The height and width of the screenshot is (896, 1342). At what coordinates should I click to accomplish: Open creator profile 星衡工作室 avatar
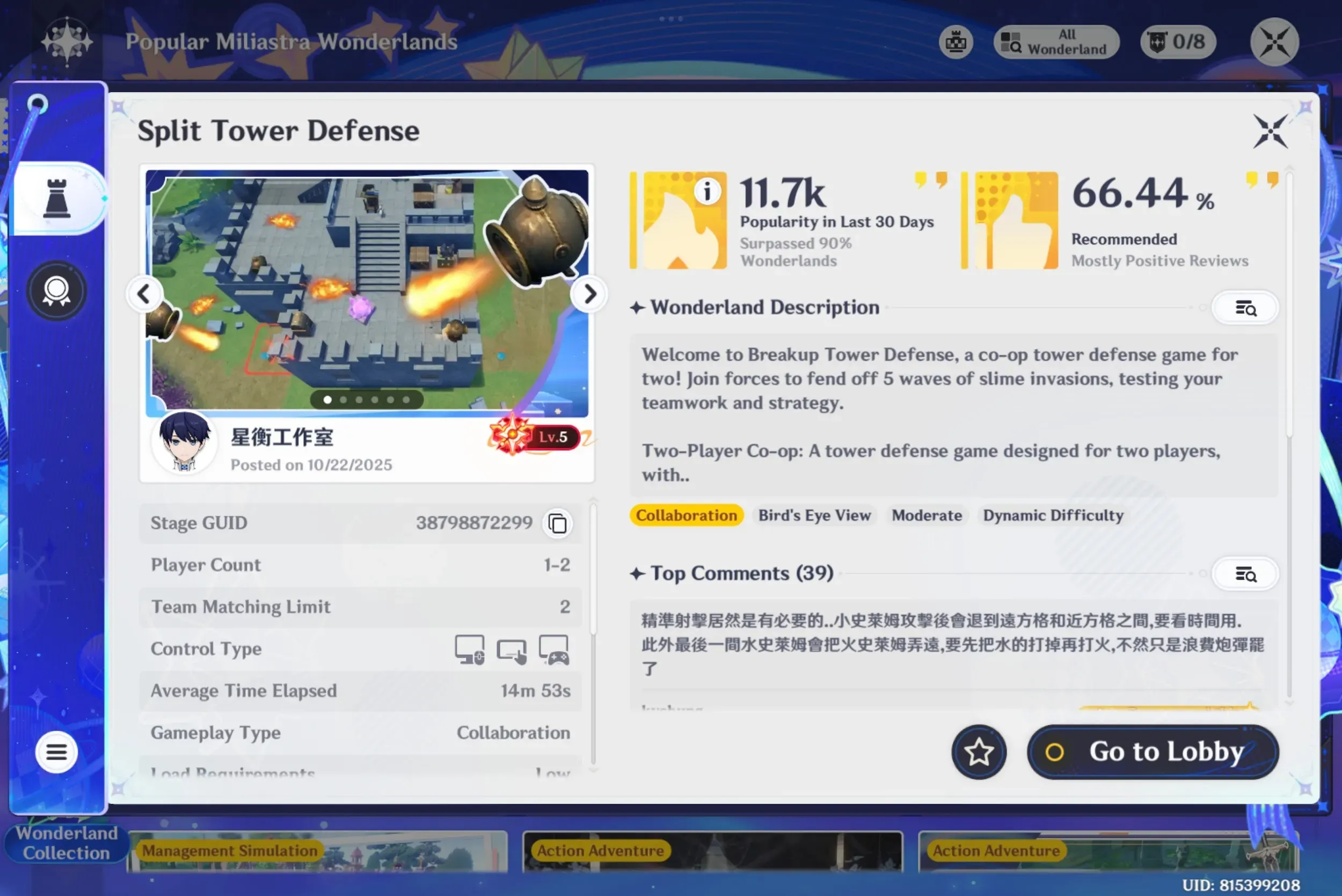185,443
